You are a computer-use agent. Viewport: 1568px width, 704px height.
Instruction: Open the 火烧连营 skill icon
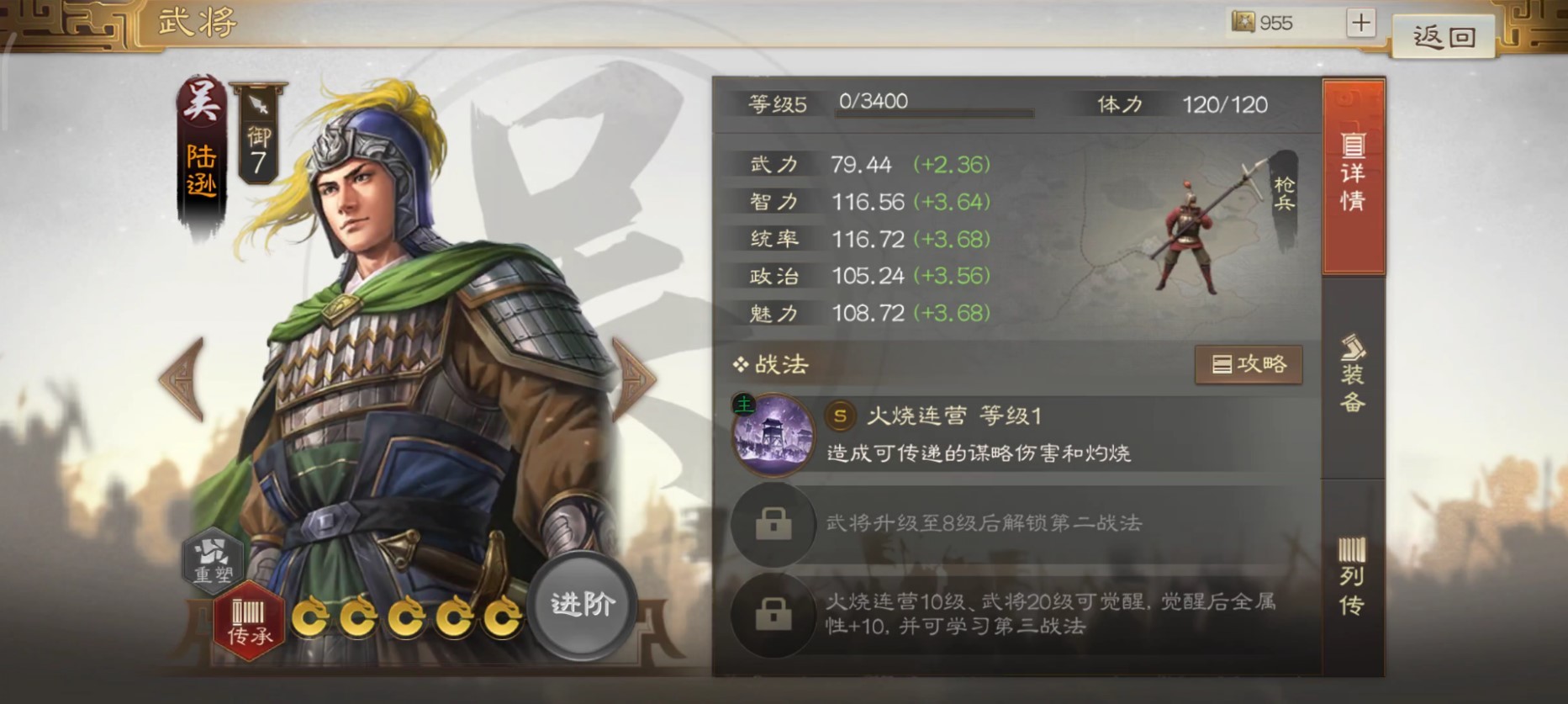[773, 437]
